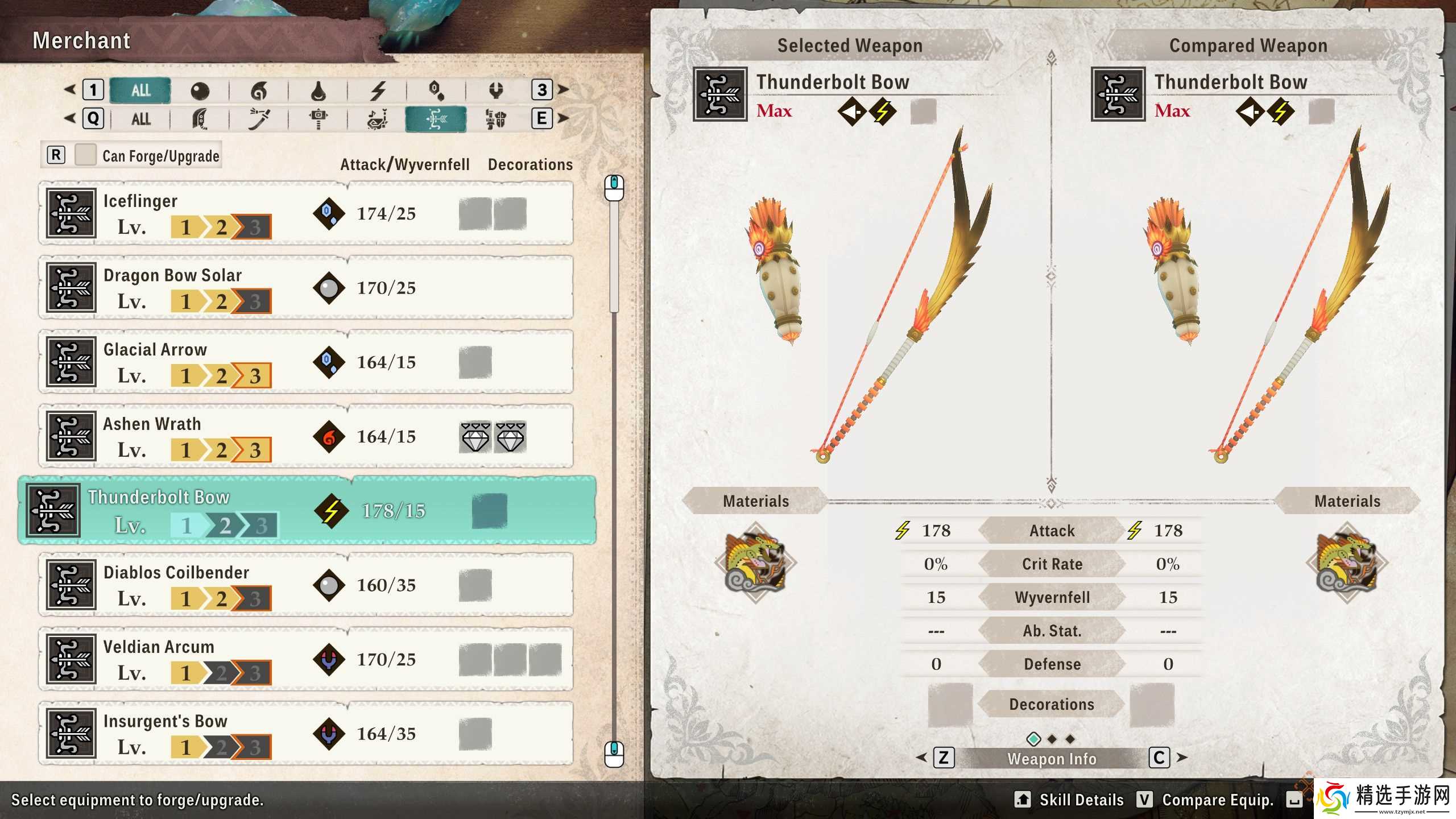Click left arrow beside the Q key hint
The width and height of the screenshot is (1456, 819).
(71, 119)
